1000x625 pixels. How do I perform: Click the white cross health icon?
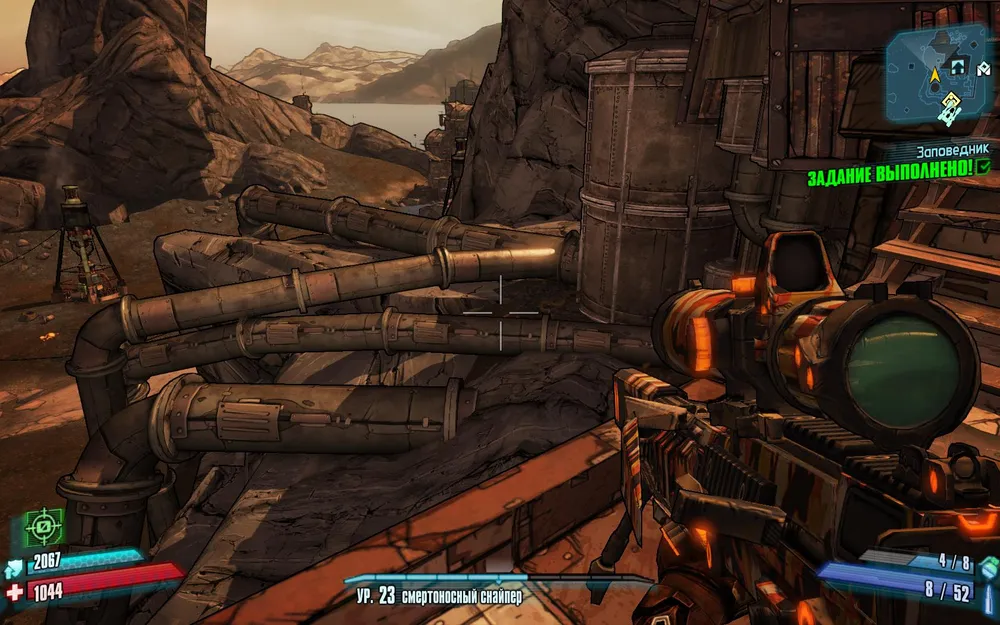15,591
